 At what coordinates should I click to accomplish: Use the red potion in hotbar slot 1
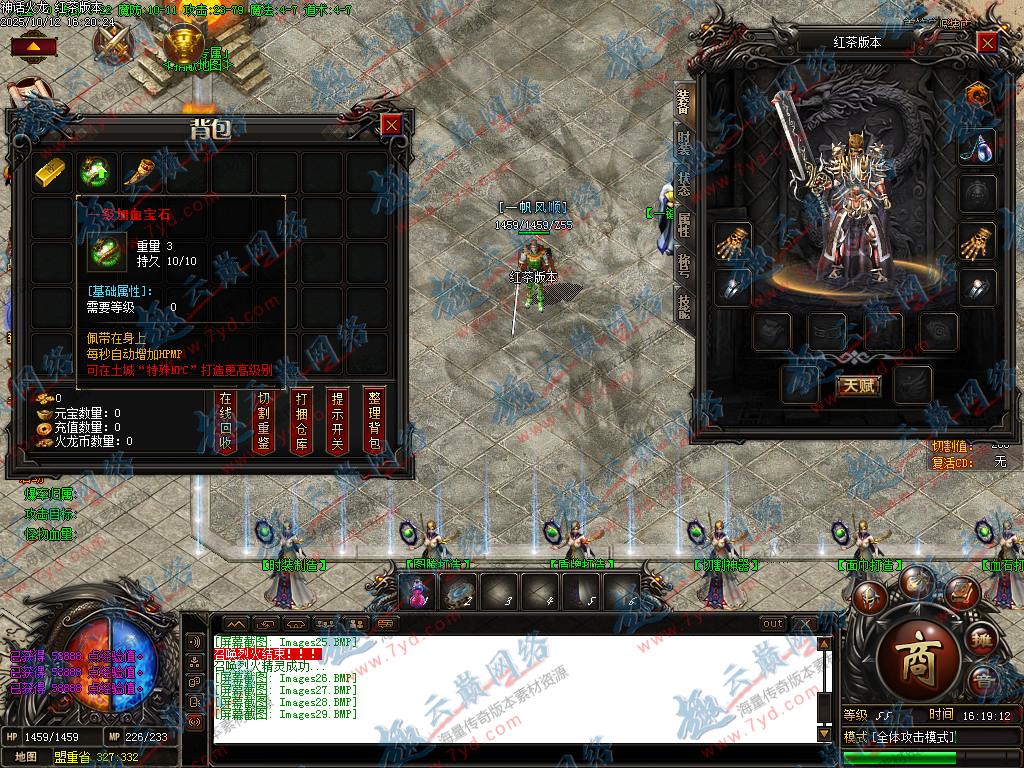(x=418, y=594)
